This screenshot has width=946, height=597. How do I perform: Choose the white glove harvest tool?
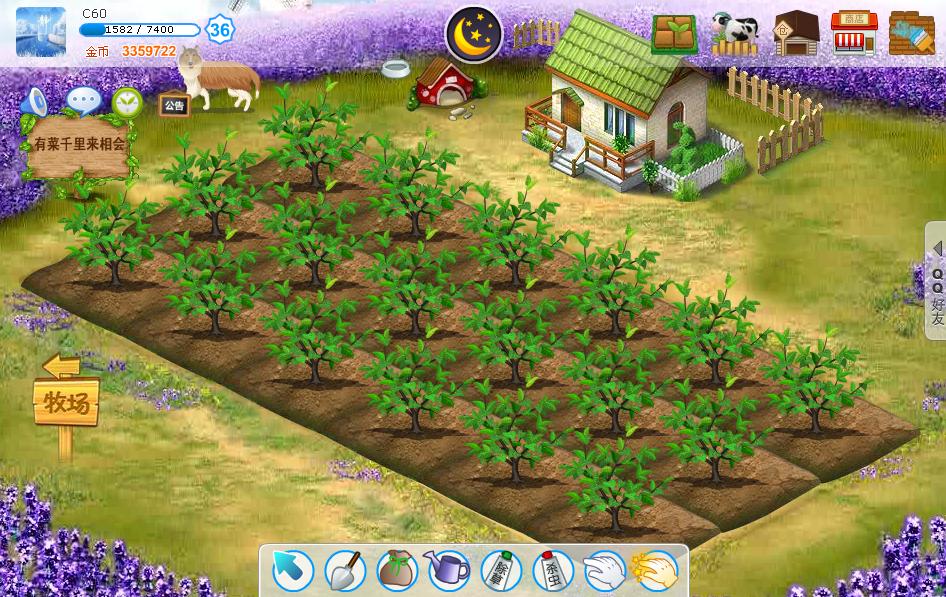pos(604,571)
